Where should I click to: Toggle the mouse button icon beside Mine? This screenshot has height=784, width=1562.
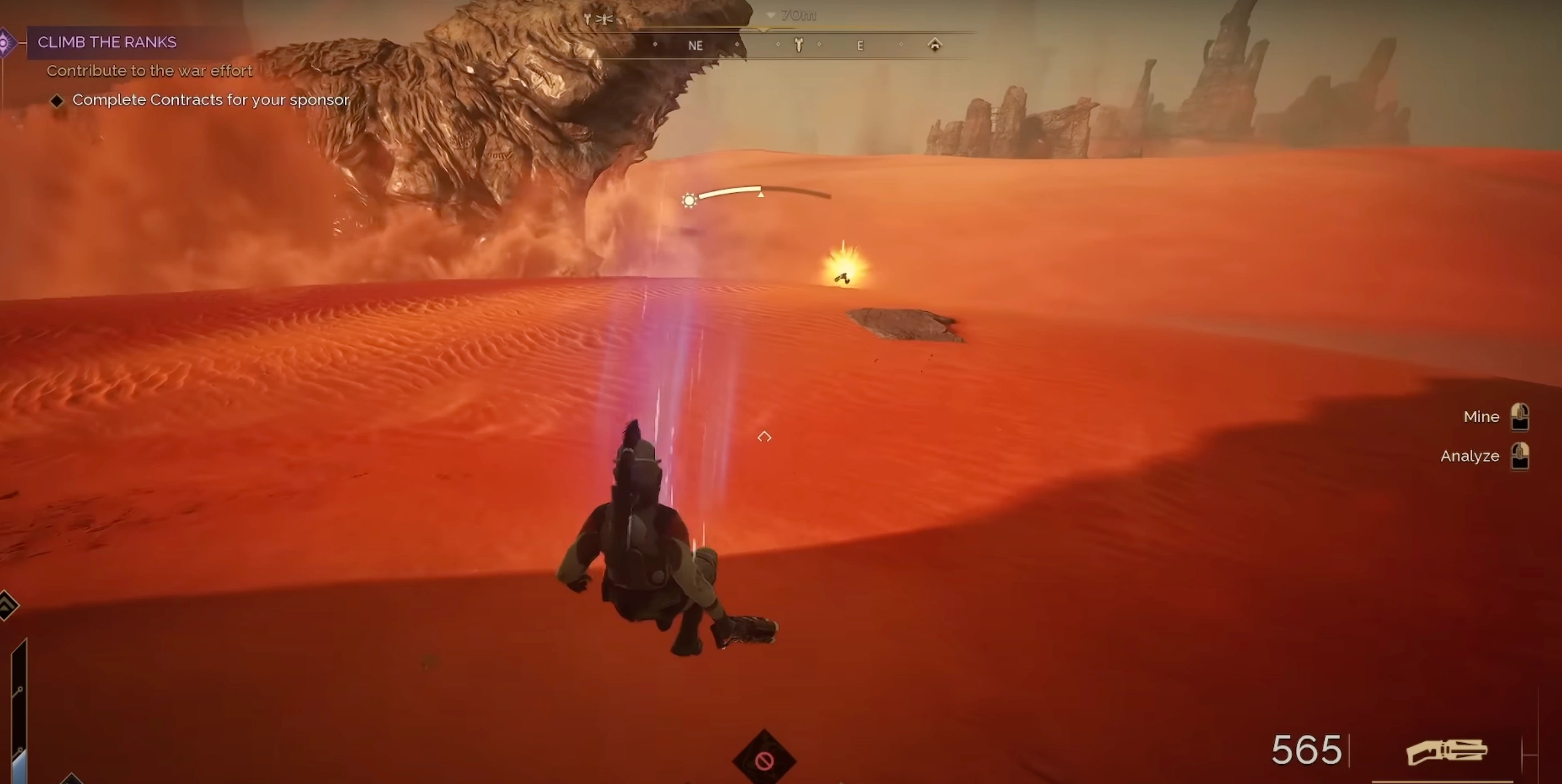[x=1521, y=417]
